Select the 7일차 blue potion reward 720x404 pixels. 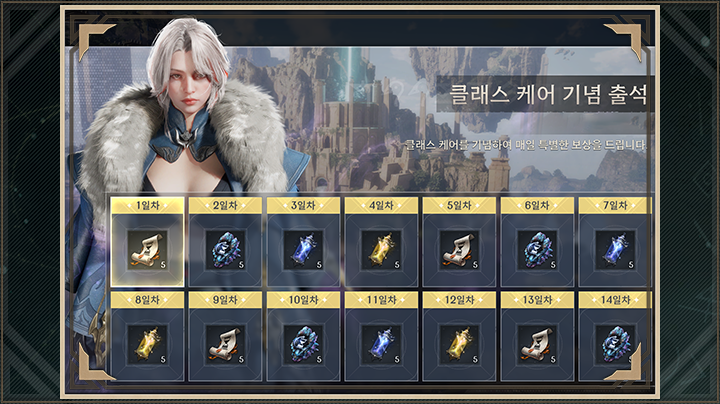tap(615, 249)
